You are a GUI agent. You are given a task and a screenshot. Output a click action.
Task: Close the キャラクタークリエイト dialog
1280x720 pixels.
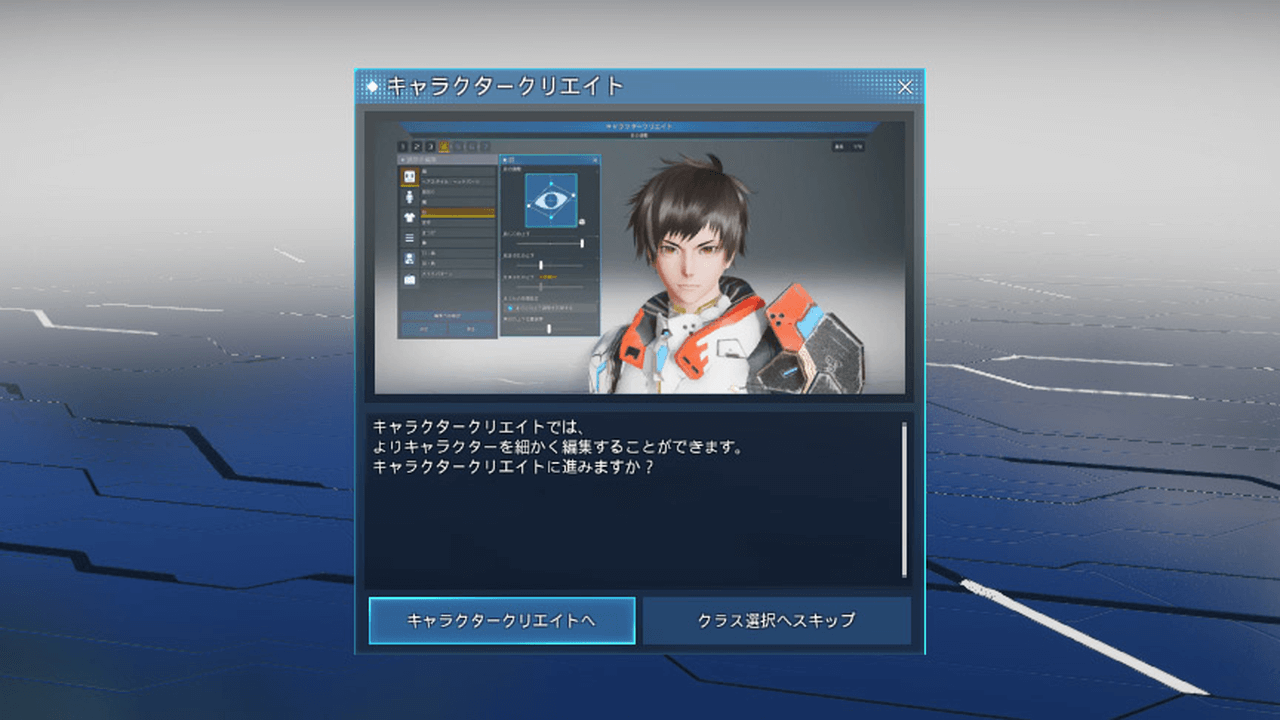(905, 87)
